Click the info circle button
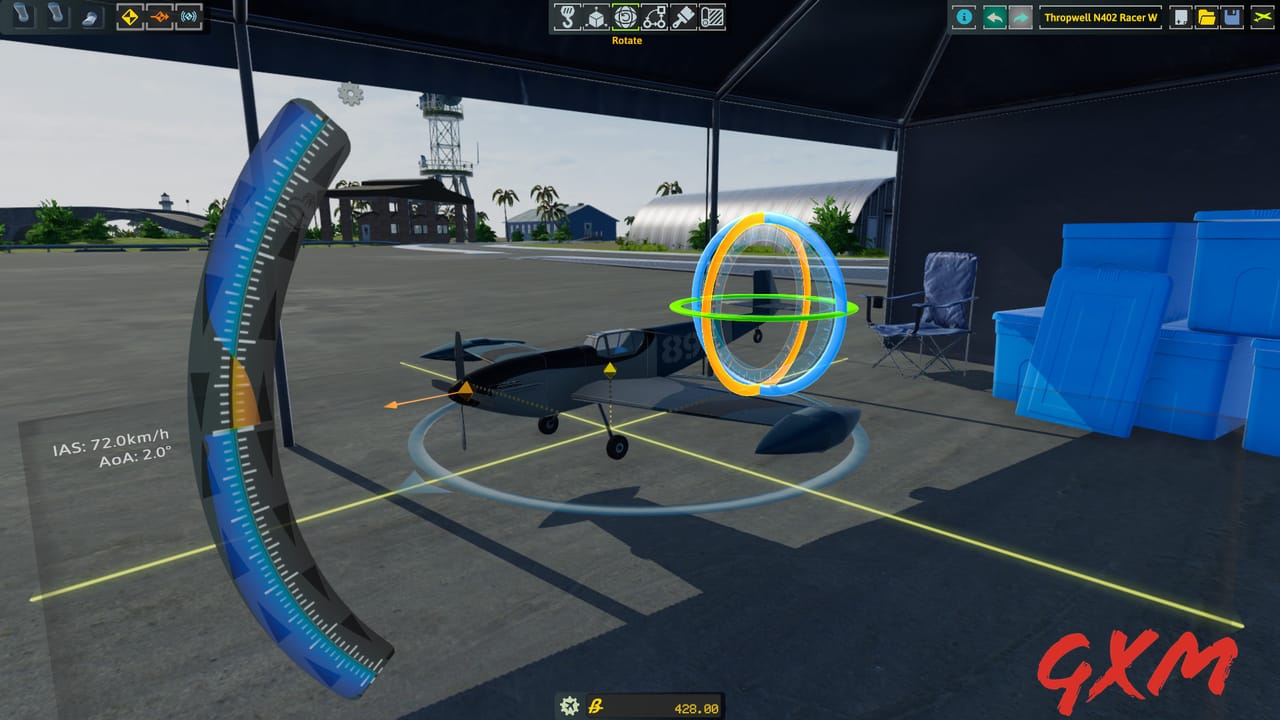 point(963,17)
